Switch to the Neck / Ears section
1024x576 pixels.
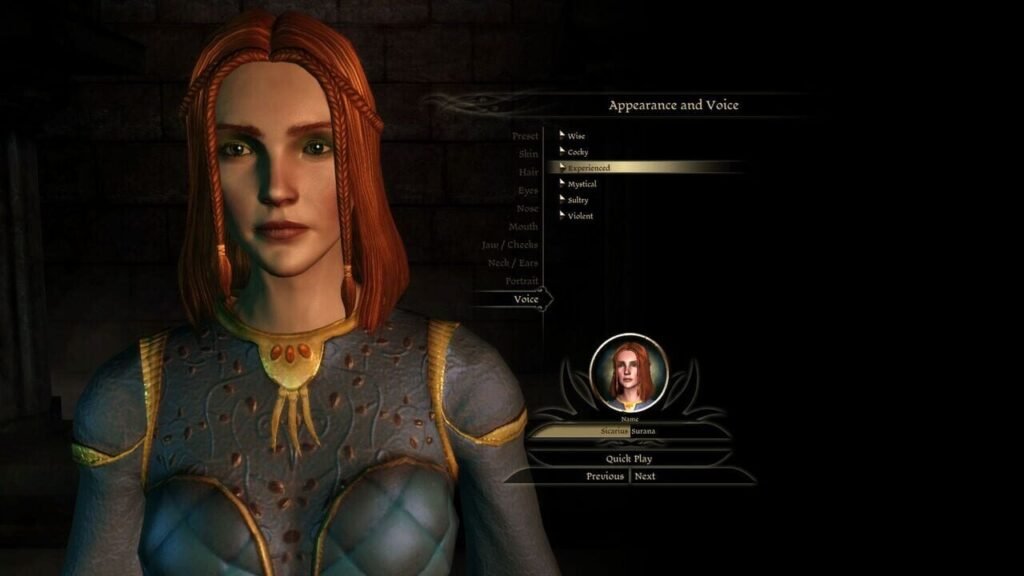coord(512,262)
